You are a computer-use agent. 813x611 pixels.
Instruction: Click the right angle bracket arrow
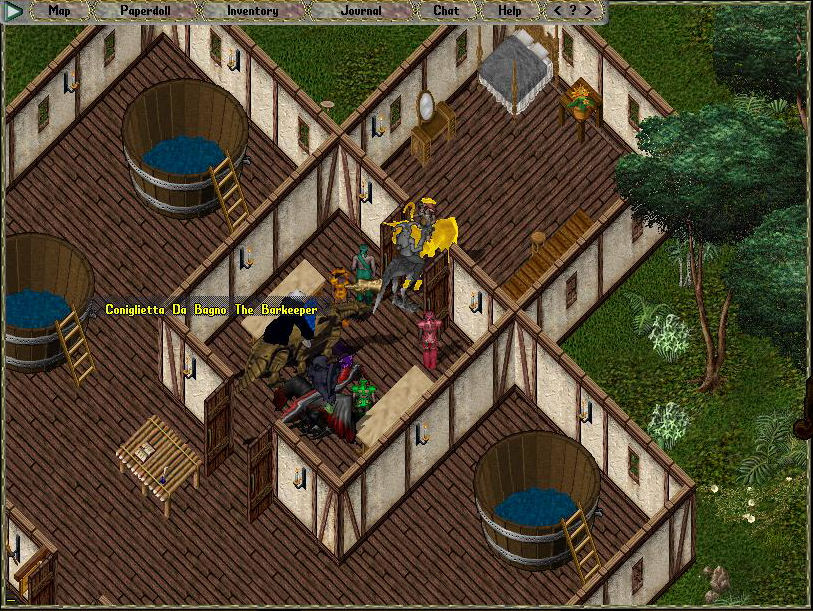tap(589, 11)
